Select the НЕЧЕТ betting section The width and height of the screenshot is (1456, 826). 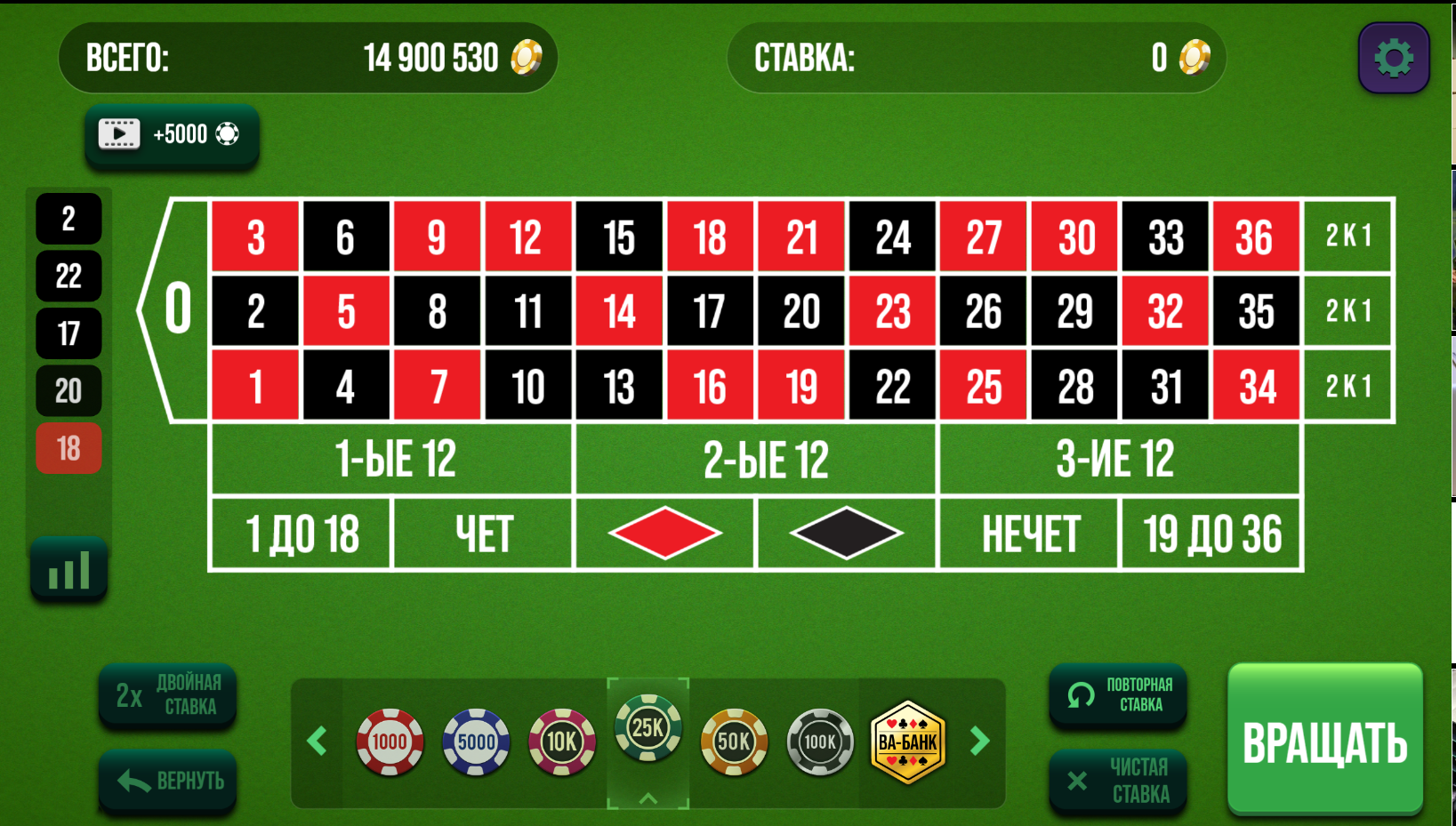[1029, 532]
